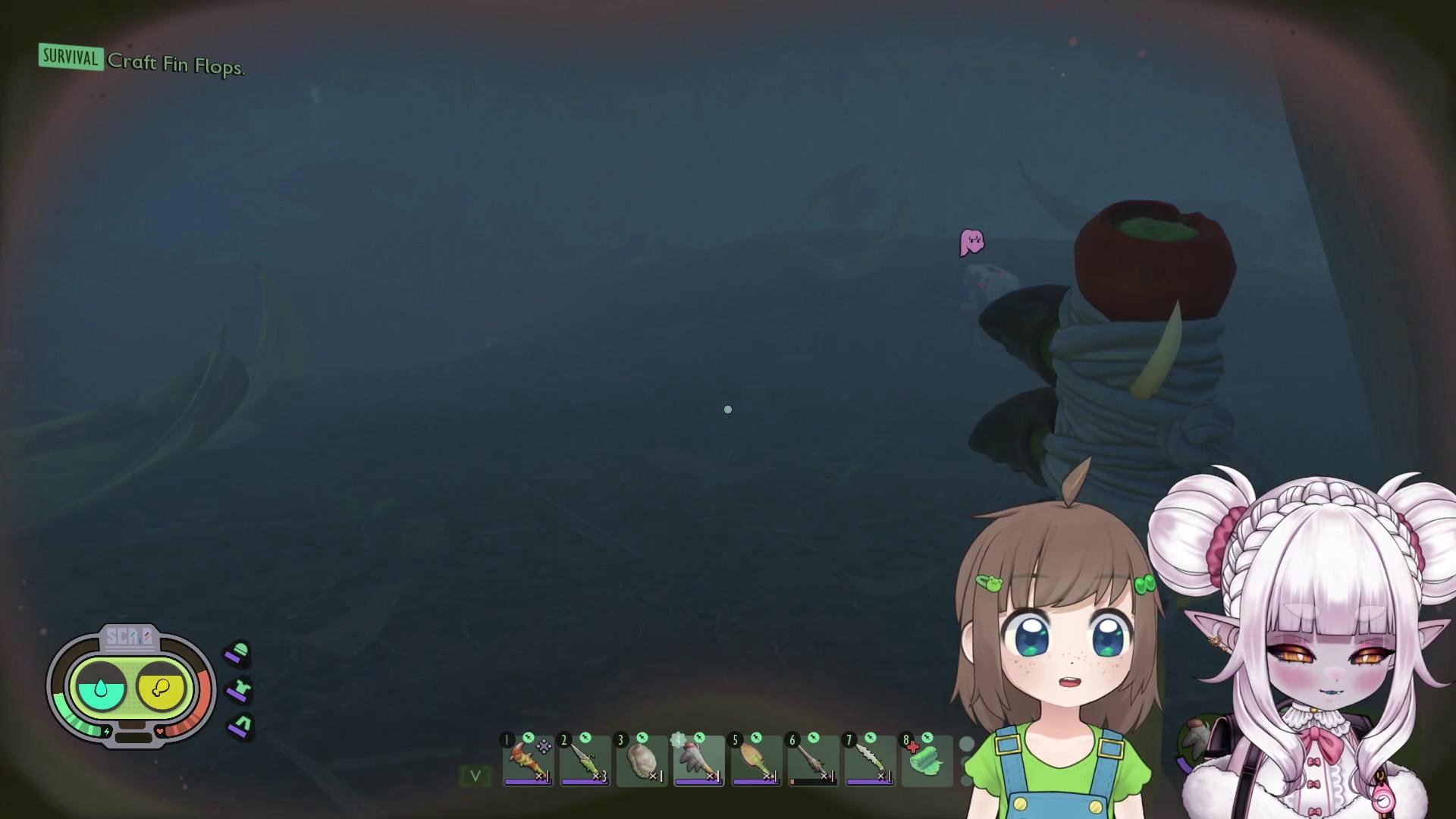Toggle the leg armor equipment slot
The image size is (1456, 819).
[238, 726]
